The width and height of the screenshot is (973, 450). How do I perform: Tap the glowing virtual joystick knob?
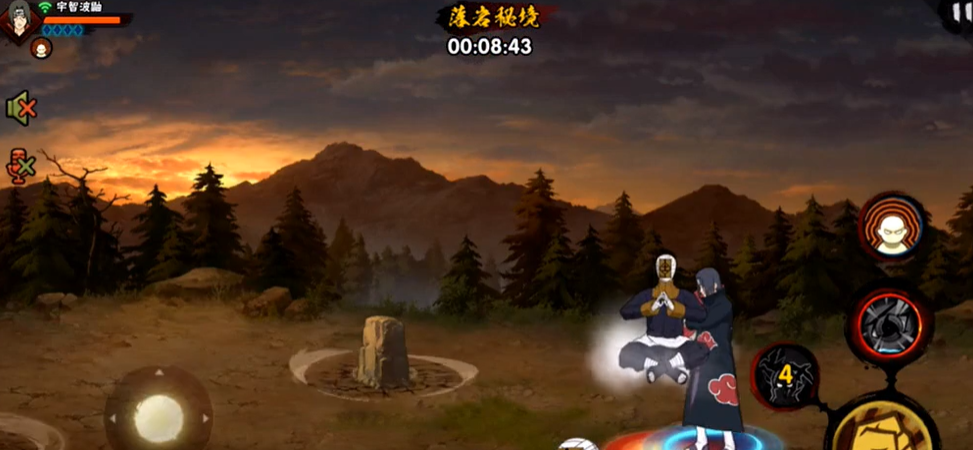point(158,417)
